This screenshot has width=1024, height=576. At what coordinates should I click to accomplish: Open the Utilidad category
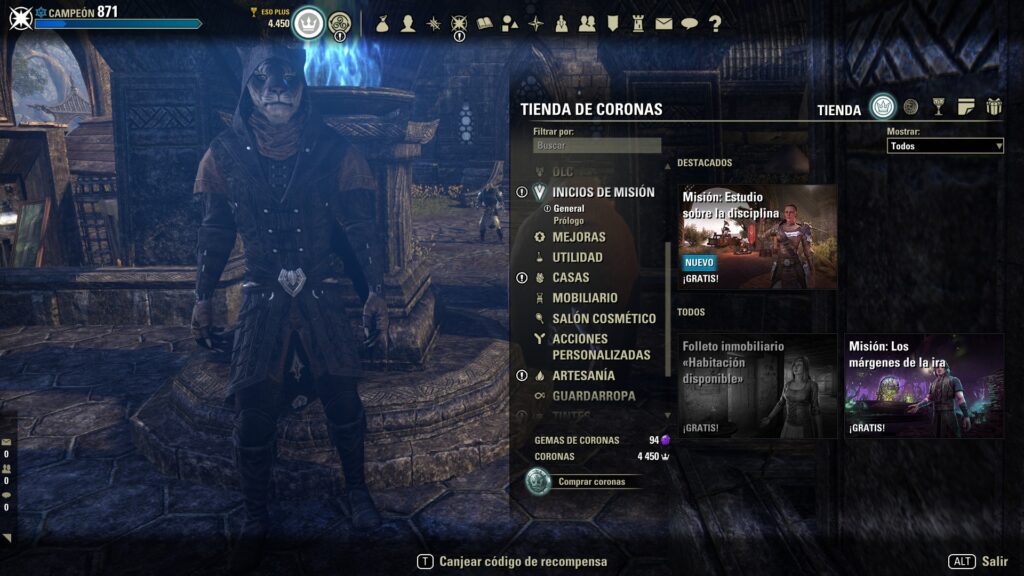[577, 257]
